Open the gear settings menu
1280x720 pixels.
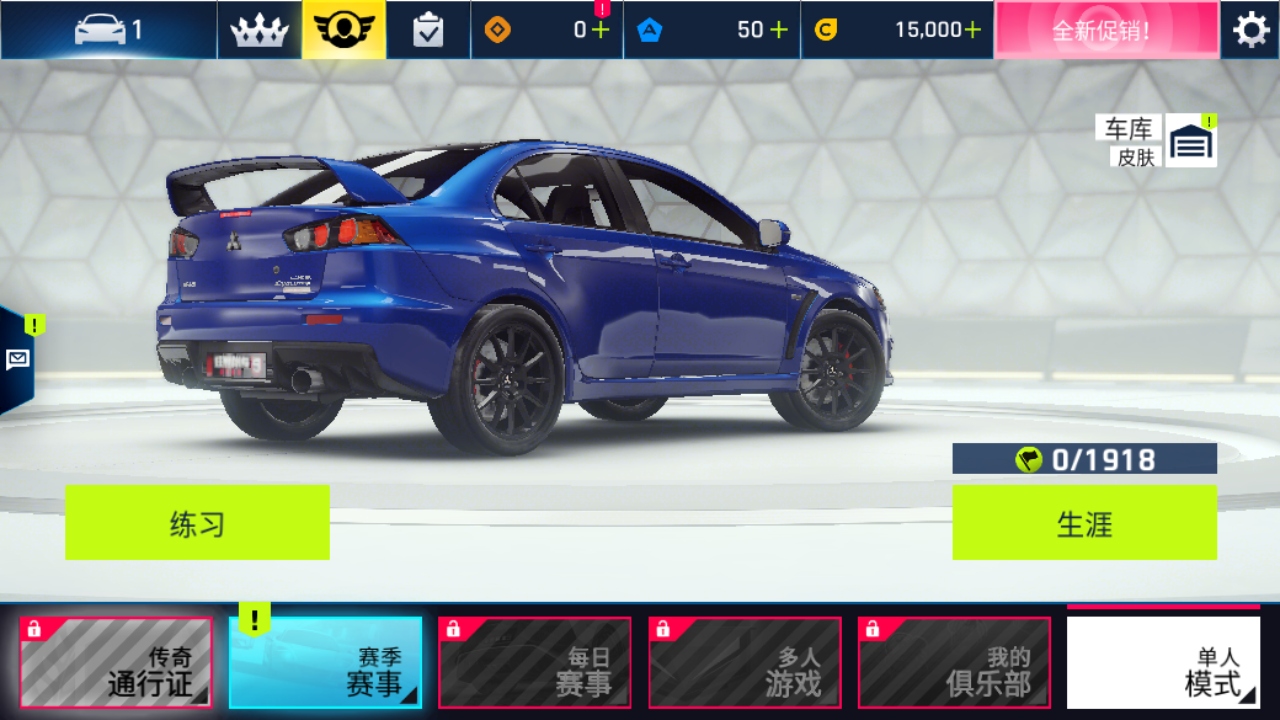click(x=1250, y=30)
